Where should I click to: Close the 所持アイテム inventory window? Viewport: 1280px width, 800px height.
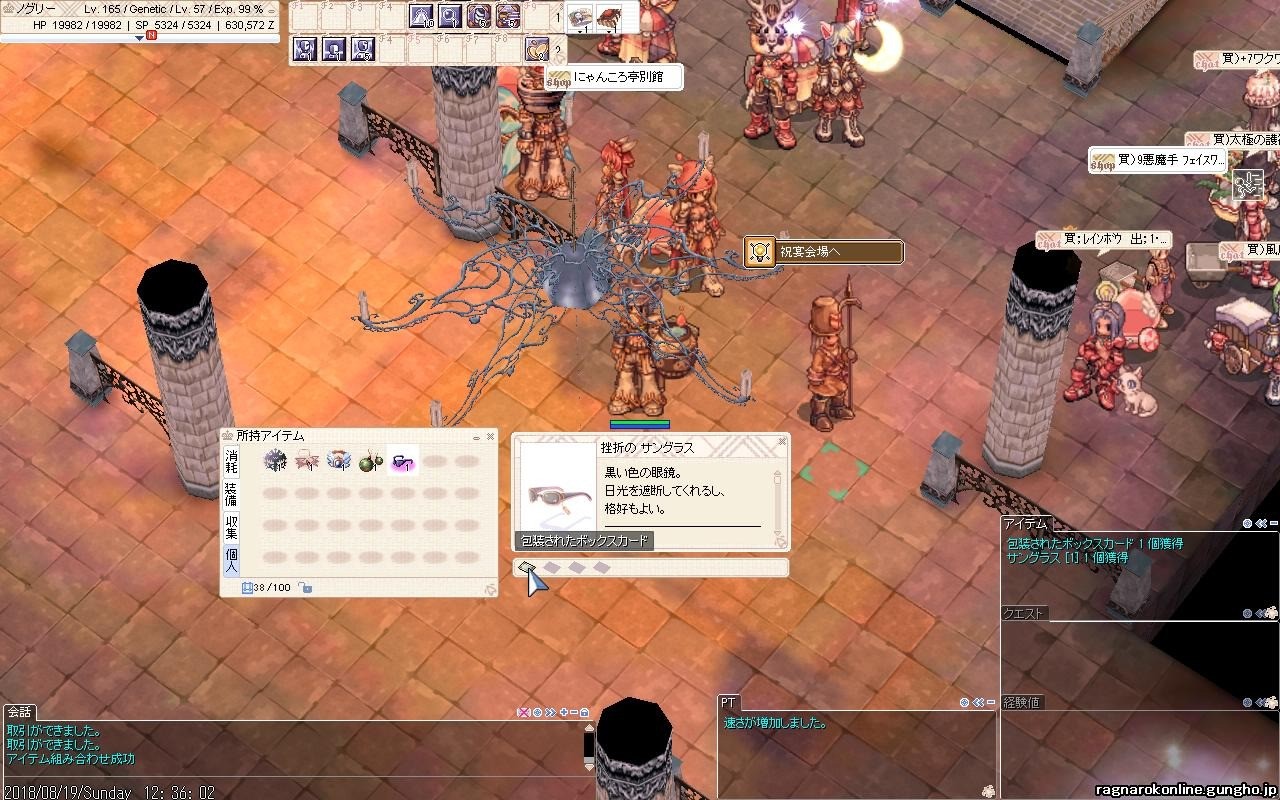coord(490,436)
